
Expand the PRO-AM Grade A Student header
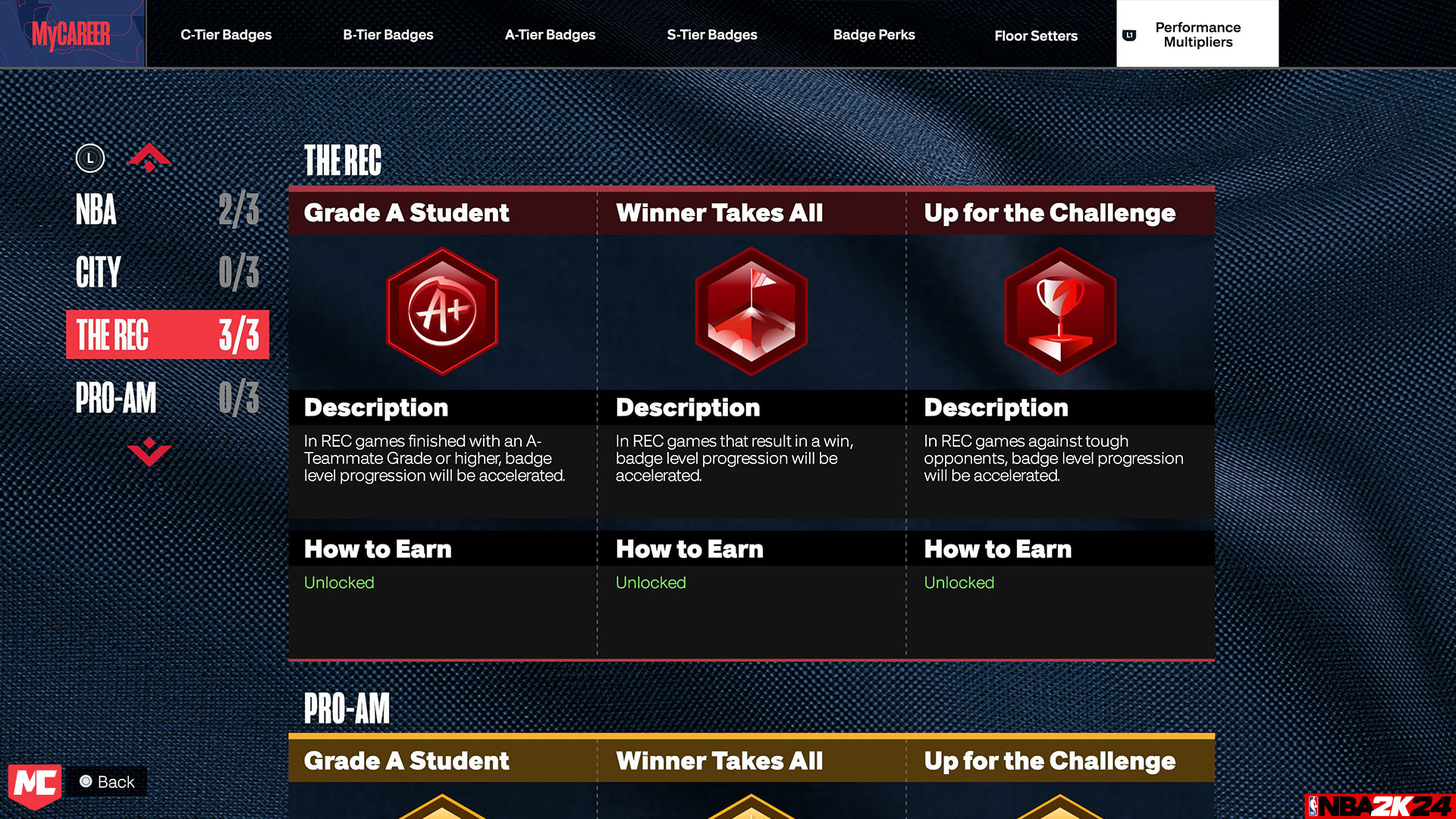point(406,761)
